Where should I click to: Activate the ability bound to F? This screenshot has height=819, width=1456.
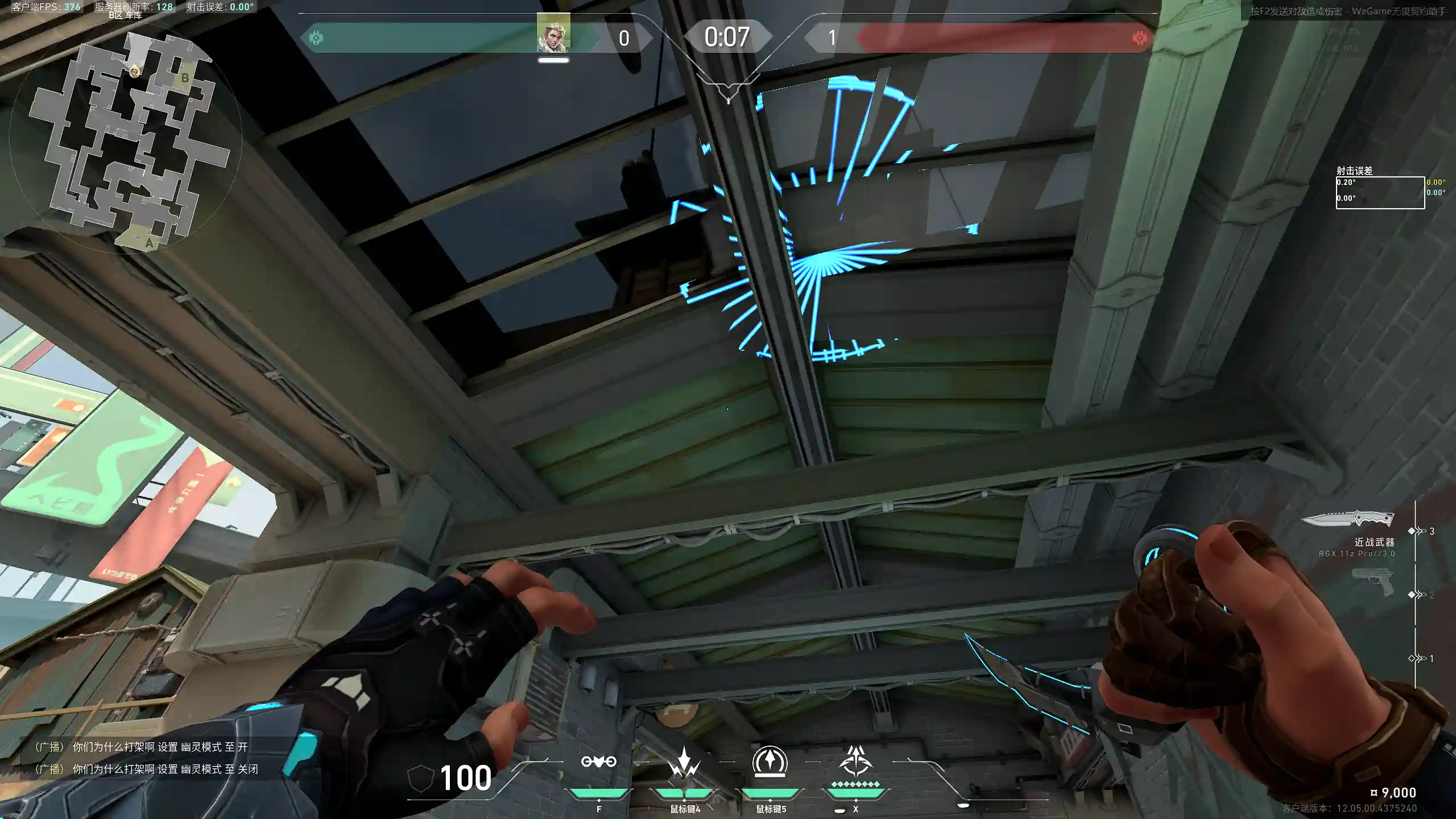pyautogui.click(x=598, y=762)
